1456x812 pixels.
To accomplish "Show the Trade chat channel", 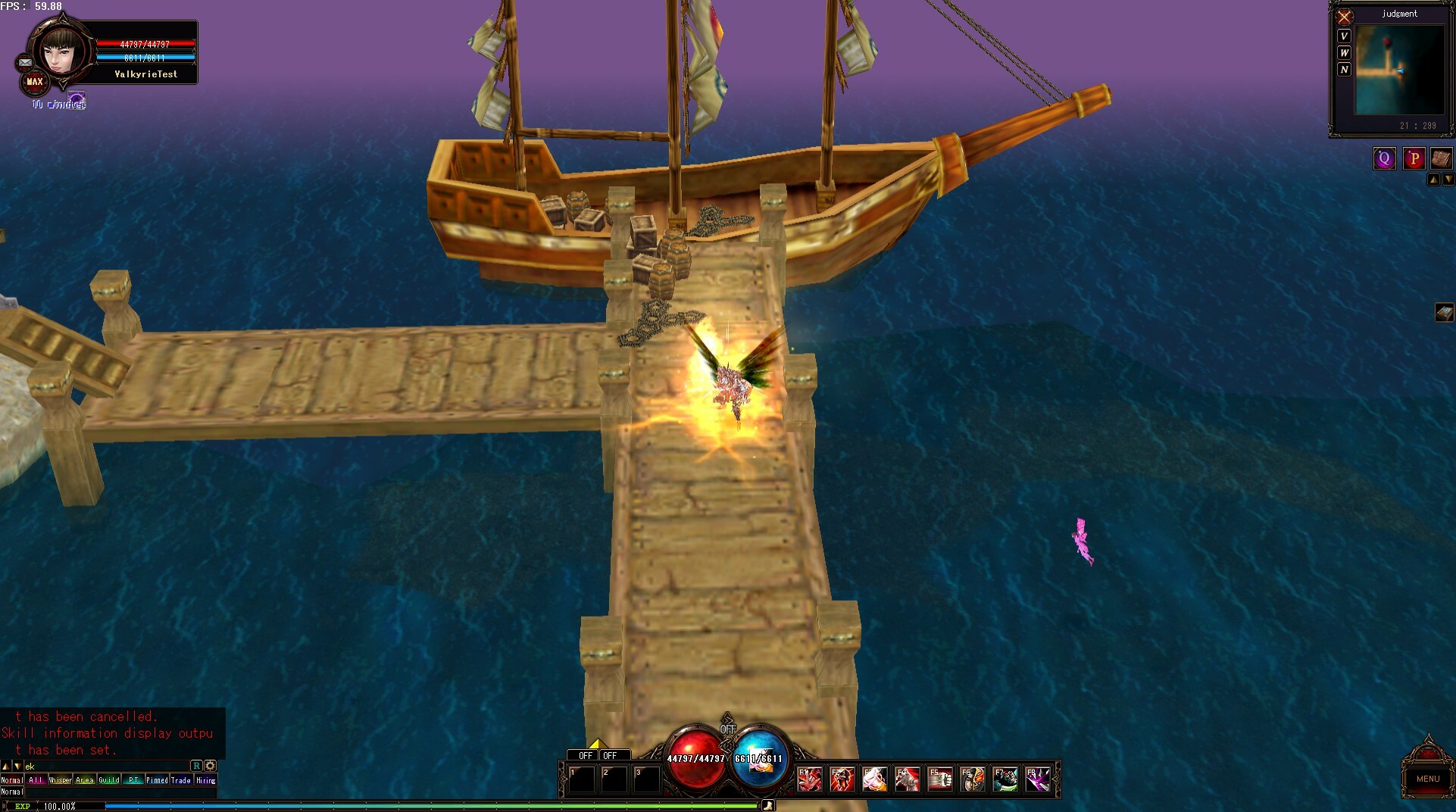I will click(181, 780).
